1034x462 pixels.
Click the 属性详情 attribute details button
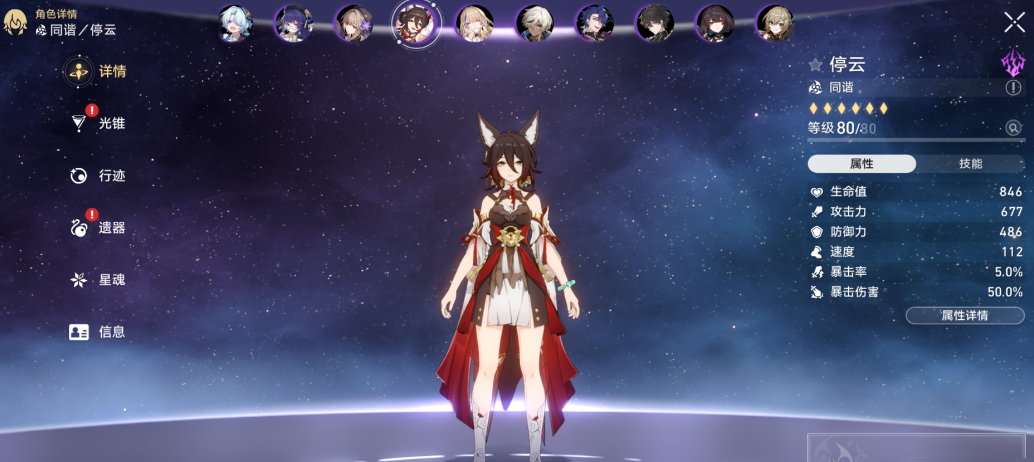(964, 316)
